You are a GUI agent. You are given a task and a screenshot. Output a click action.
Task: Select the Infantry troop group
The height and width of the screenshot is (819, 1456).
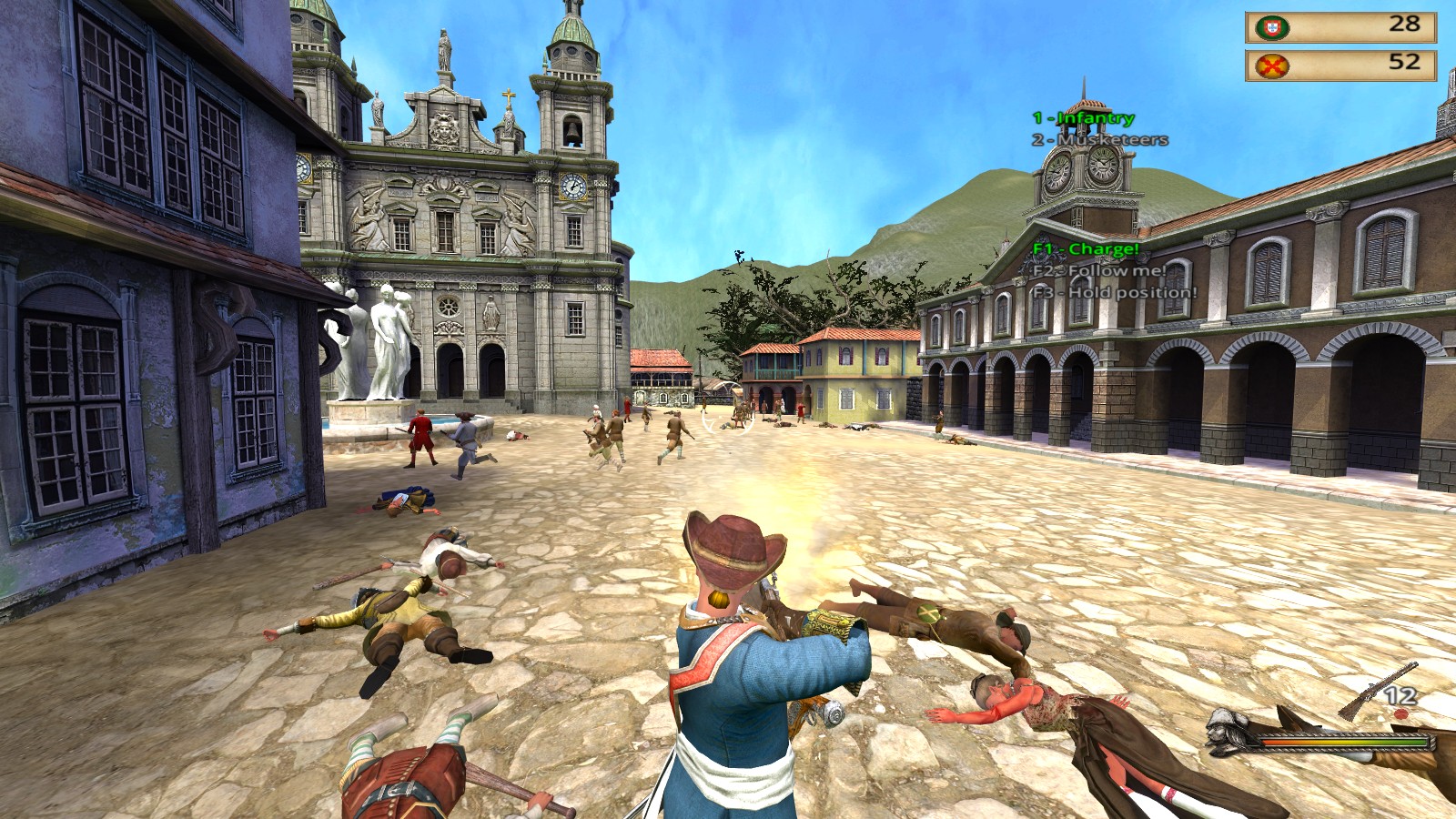pyautogui.click(x=1083, y=118)
